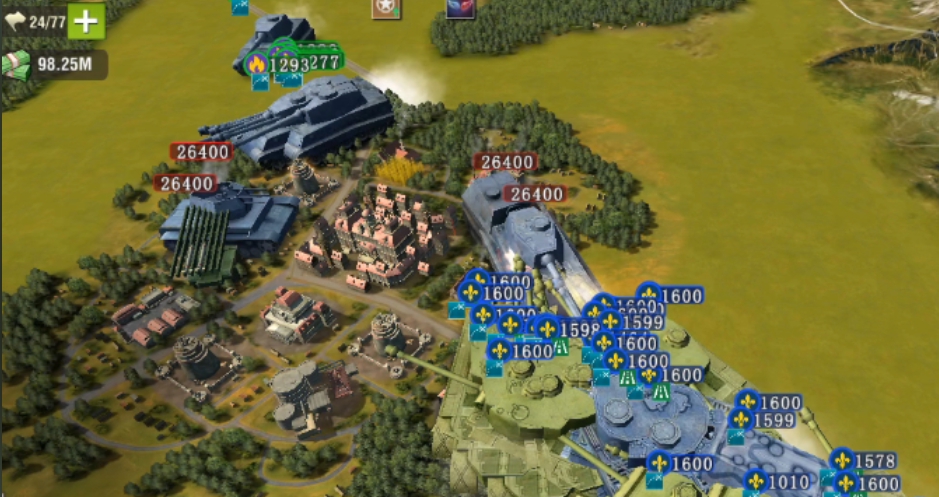Open the brown star badge icon

[385, 8]
